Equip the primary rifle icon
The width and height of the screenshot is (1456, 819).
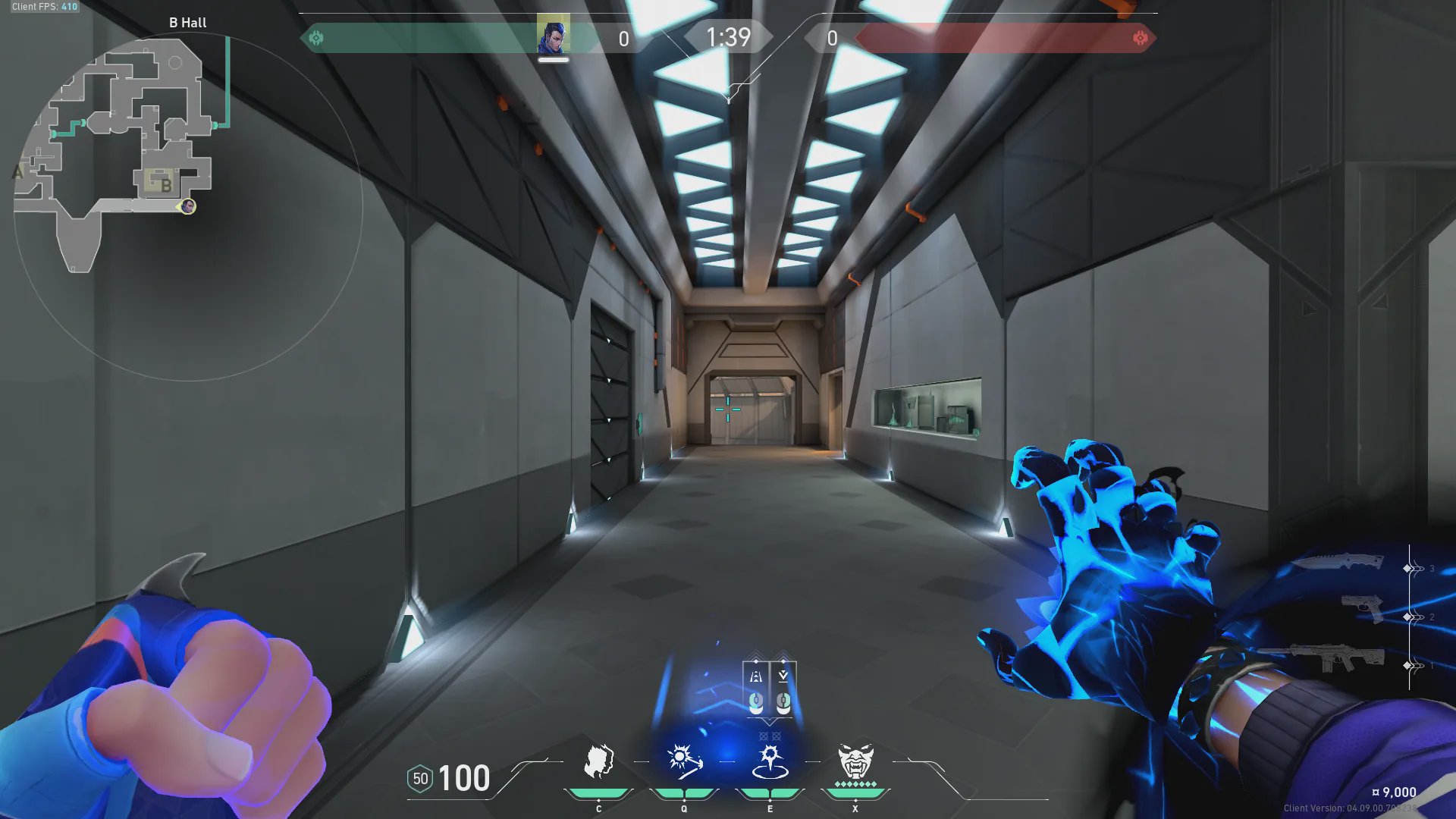pyautogui.click(x=1336, y=657)
